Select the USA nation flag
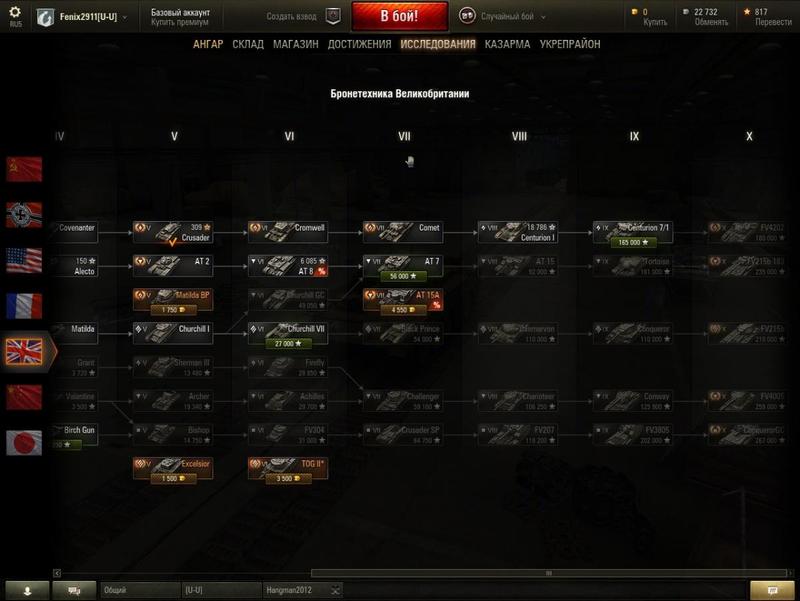 point(24,260)
